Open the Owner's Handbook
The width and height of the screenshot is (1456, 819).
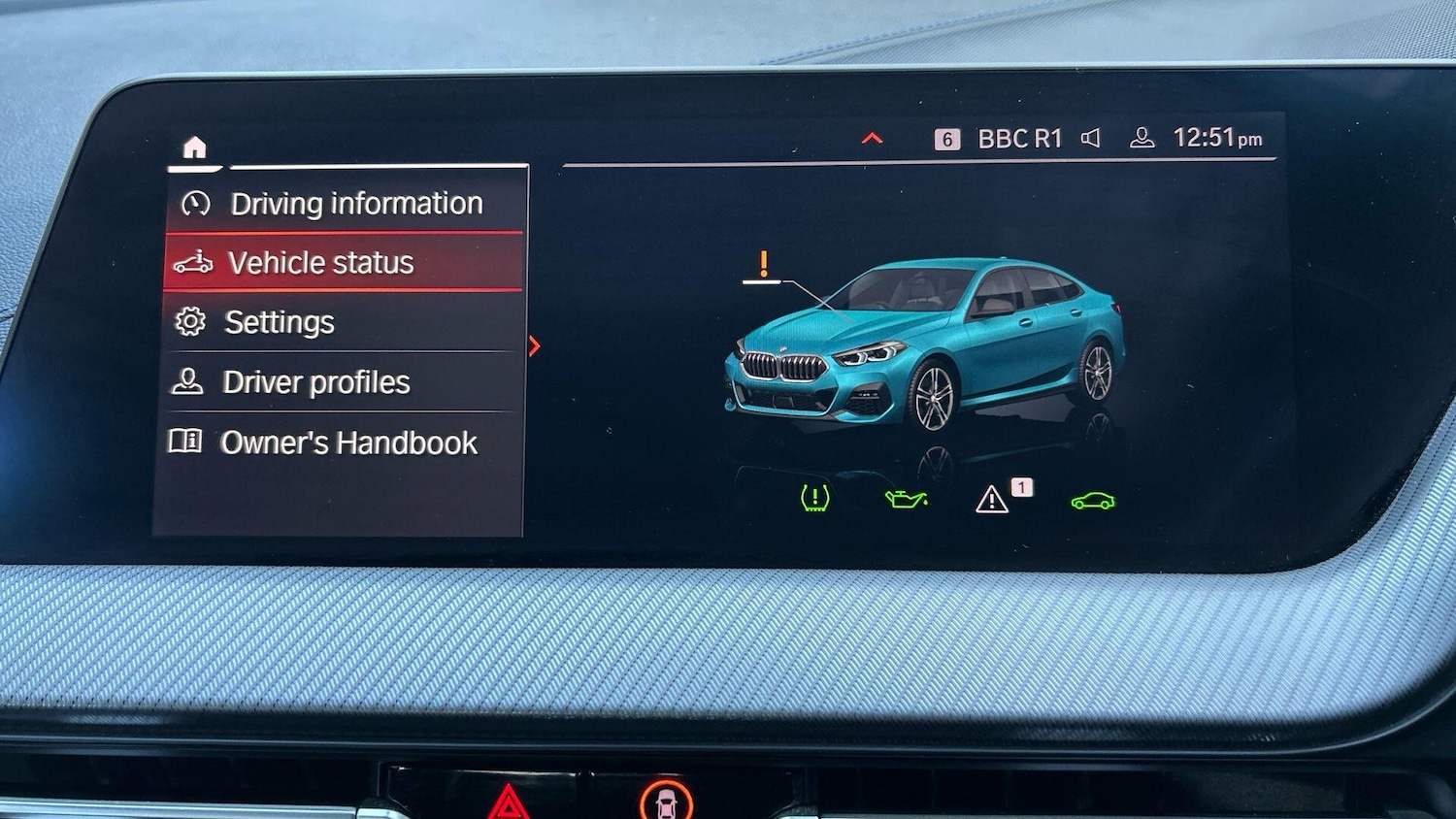click(x=347, y=442)
